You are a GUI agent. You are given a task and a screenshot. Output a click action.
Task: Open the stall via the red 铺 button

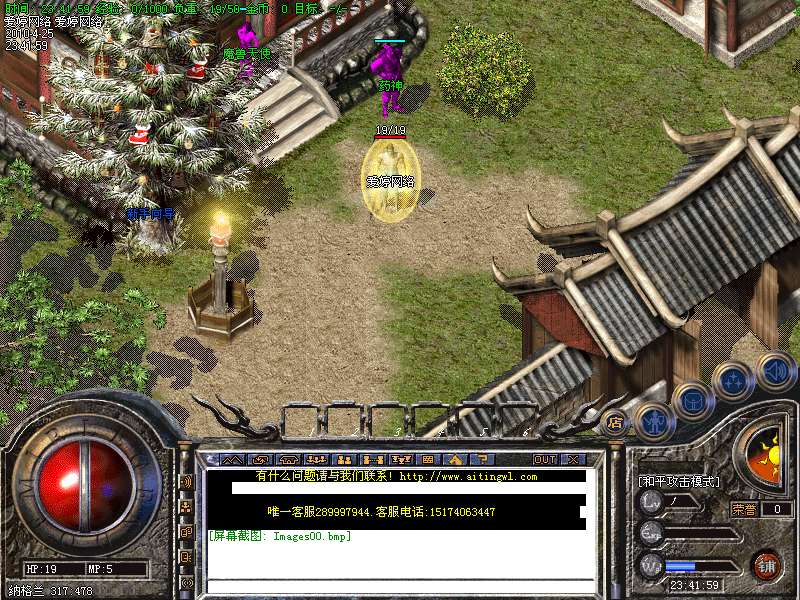(x=767, y=566)
